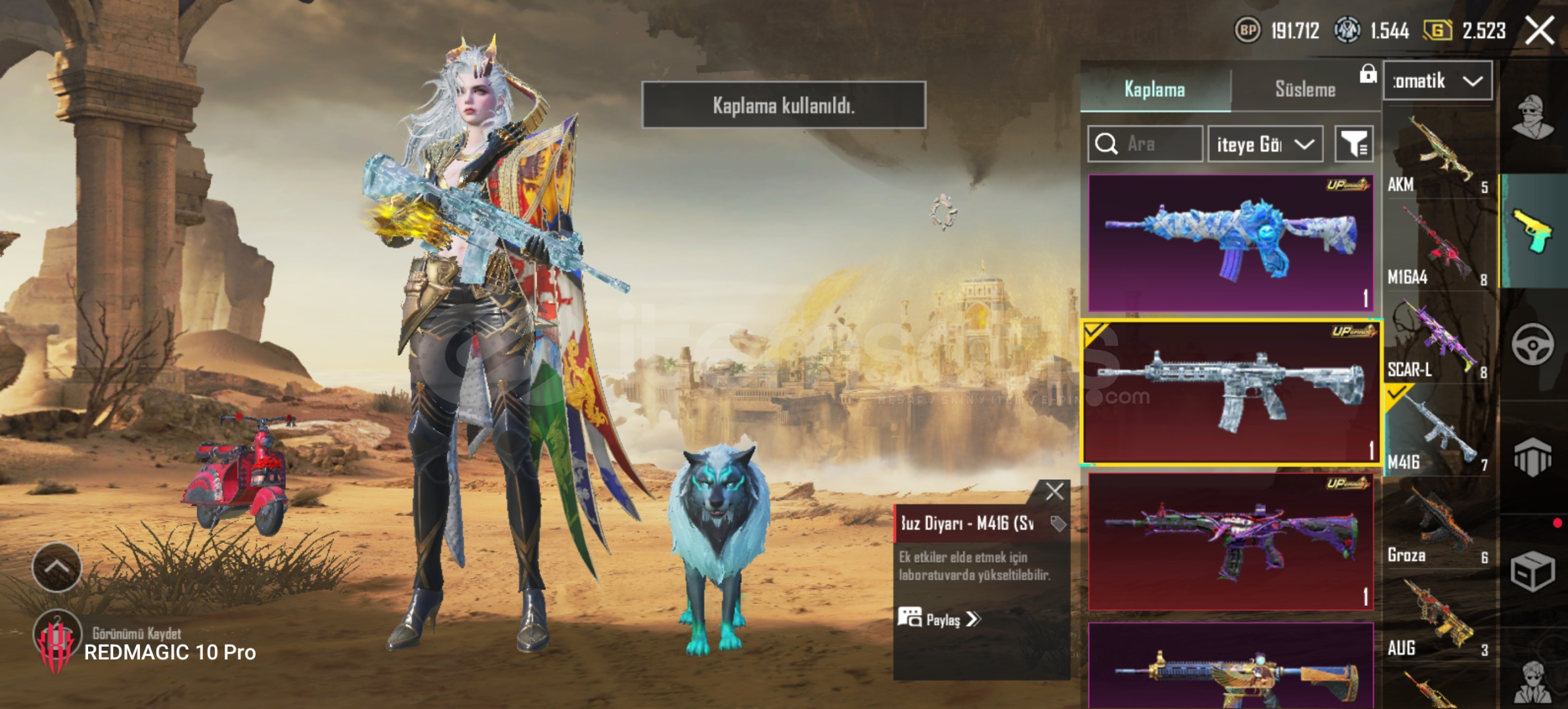
Task: Click the Ara search field
Action: tap(1146, 144)
